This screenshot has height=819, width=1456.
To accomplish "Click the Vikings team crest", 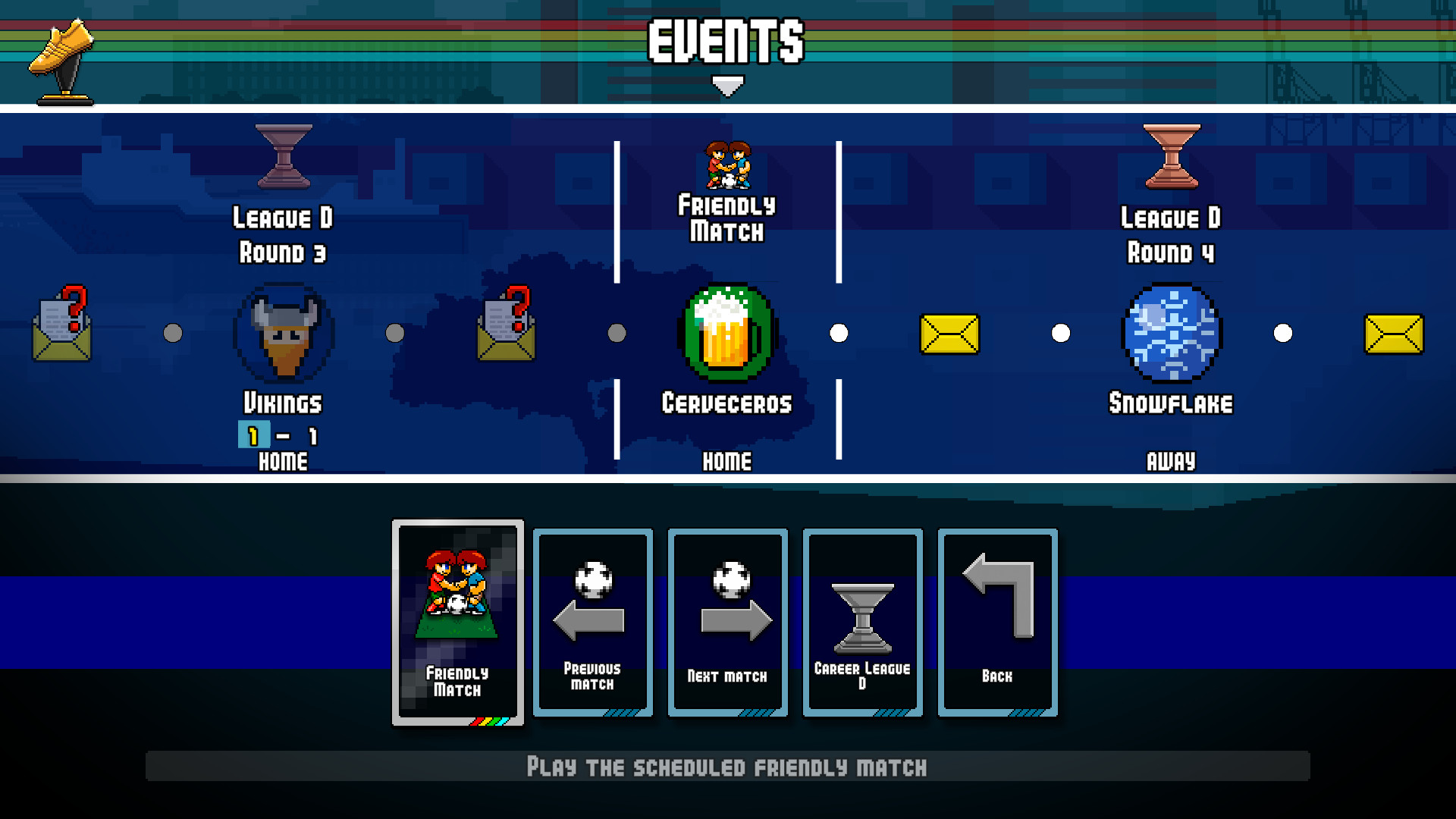I will click(283, 331).
